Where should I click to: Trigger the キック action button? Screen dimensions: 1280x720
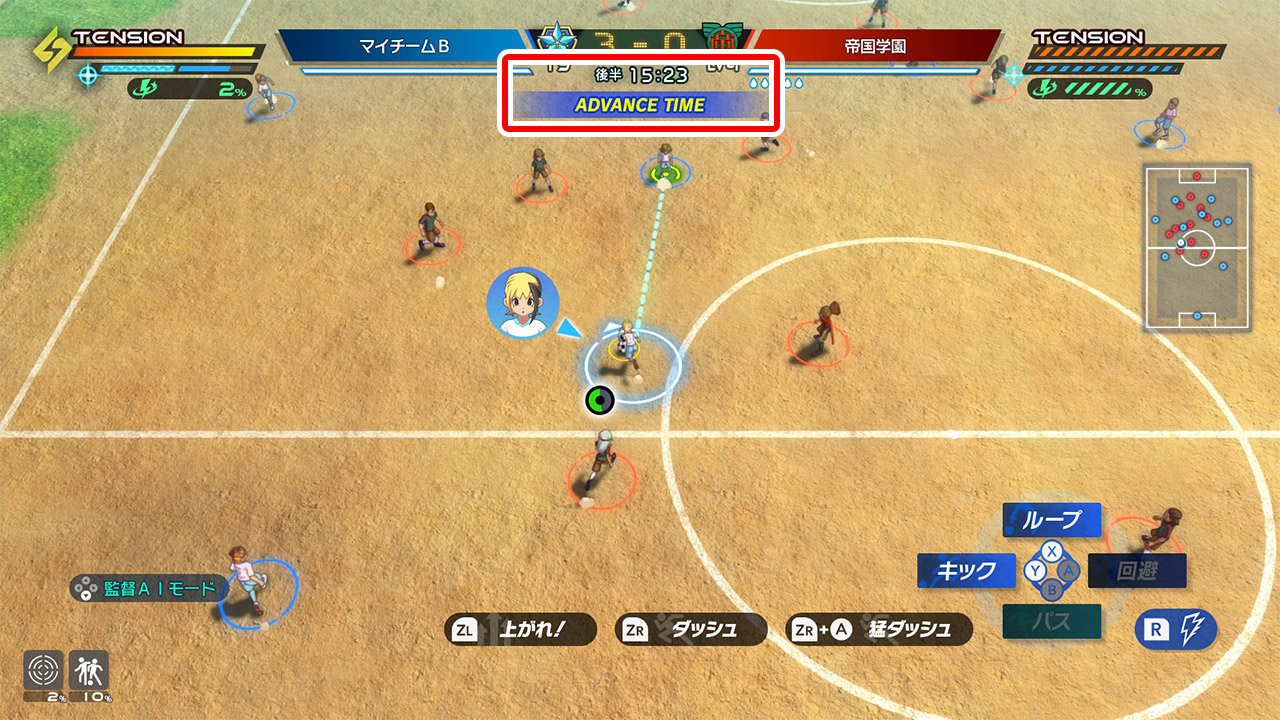pyautogui.click(x=965, y=571)
